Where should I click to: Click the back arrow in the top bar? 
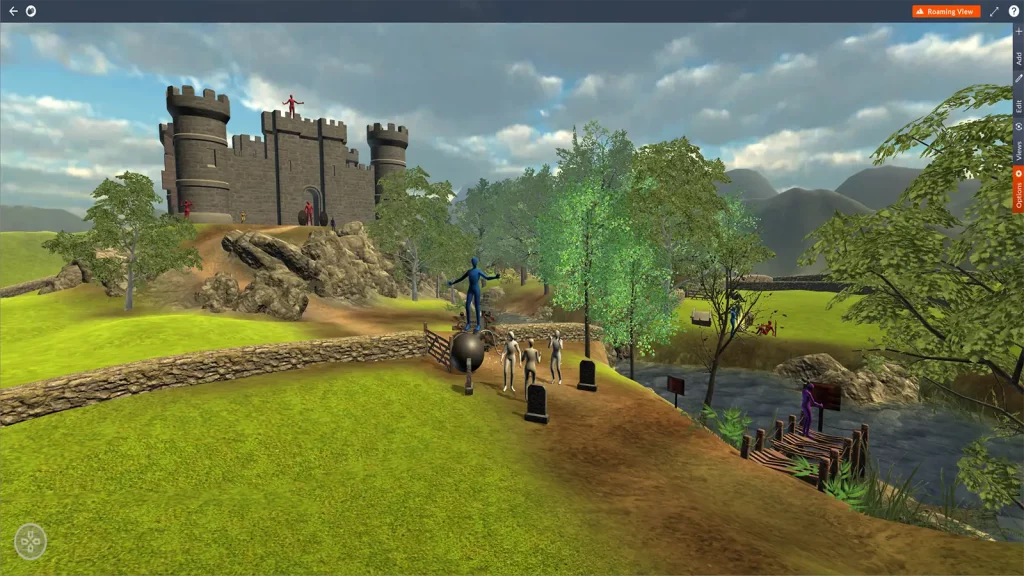[x=13, y=11]
